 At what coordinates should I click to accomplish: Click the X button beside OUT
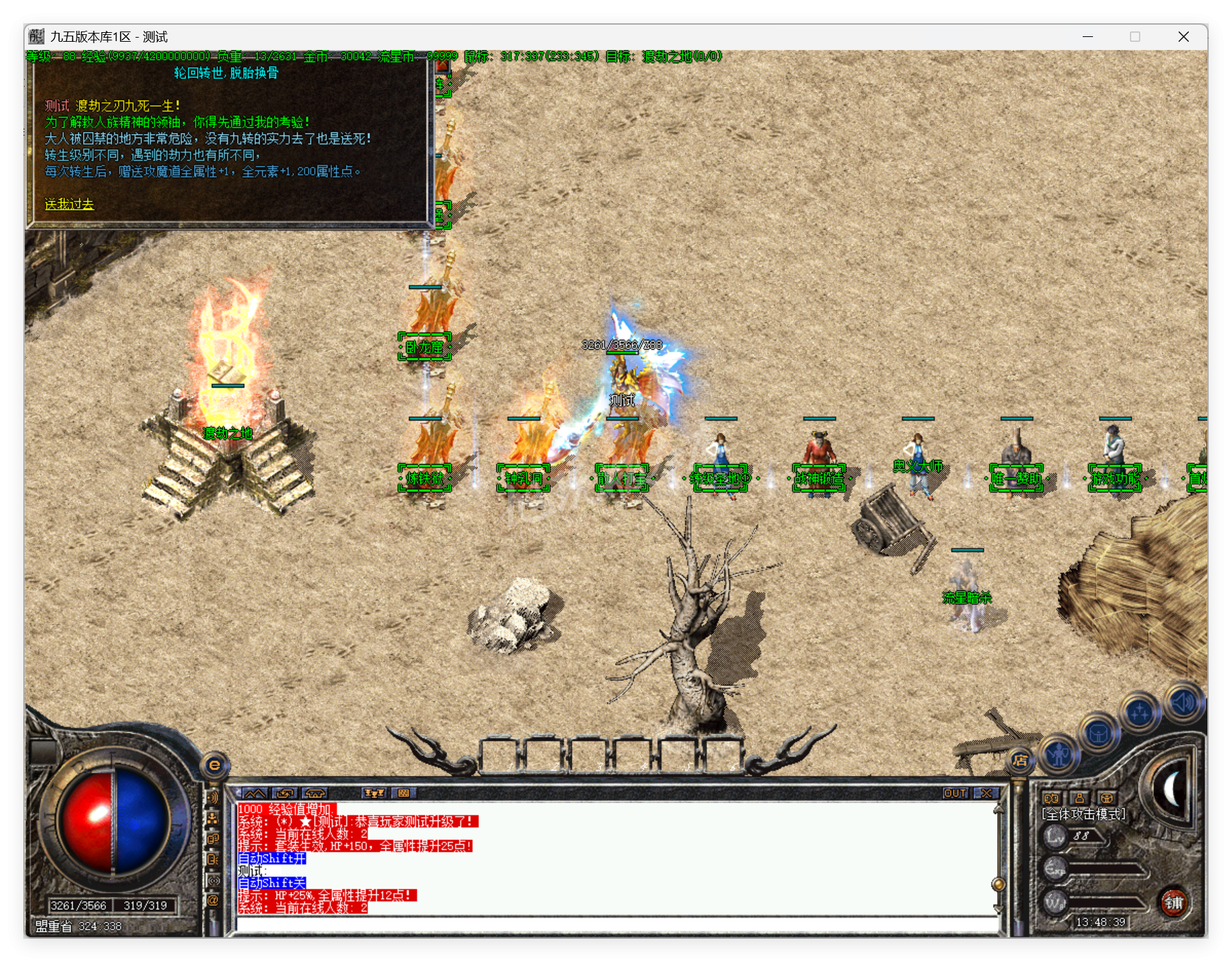pos(987,793)
